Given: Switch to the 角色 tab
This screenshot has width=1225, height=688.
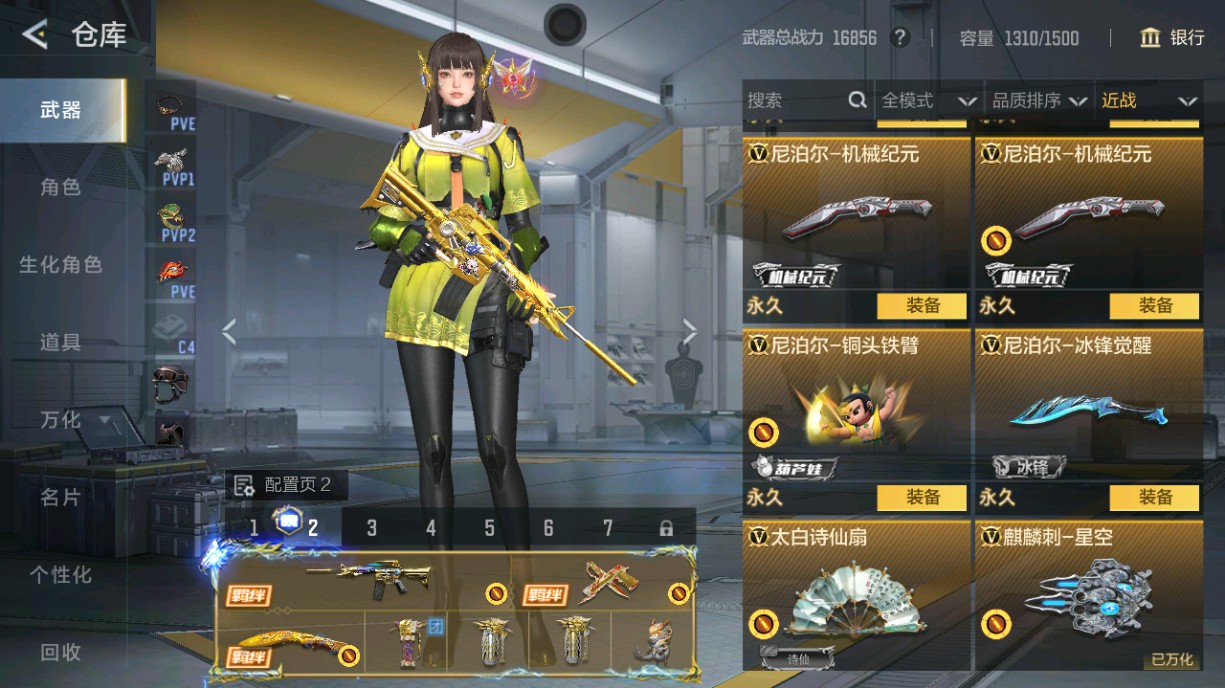Looking at the screenshot, I should pos(60,187).
